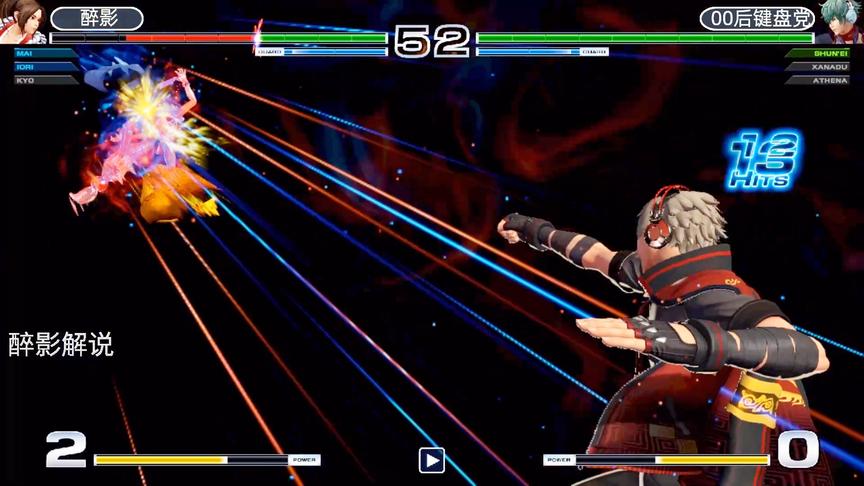Click the 00后键盘党 player name tag
Screen dimensions: 864x486
(x=757, y=19)
